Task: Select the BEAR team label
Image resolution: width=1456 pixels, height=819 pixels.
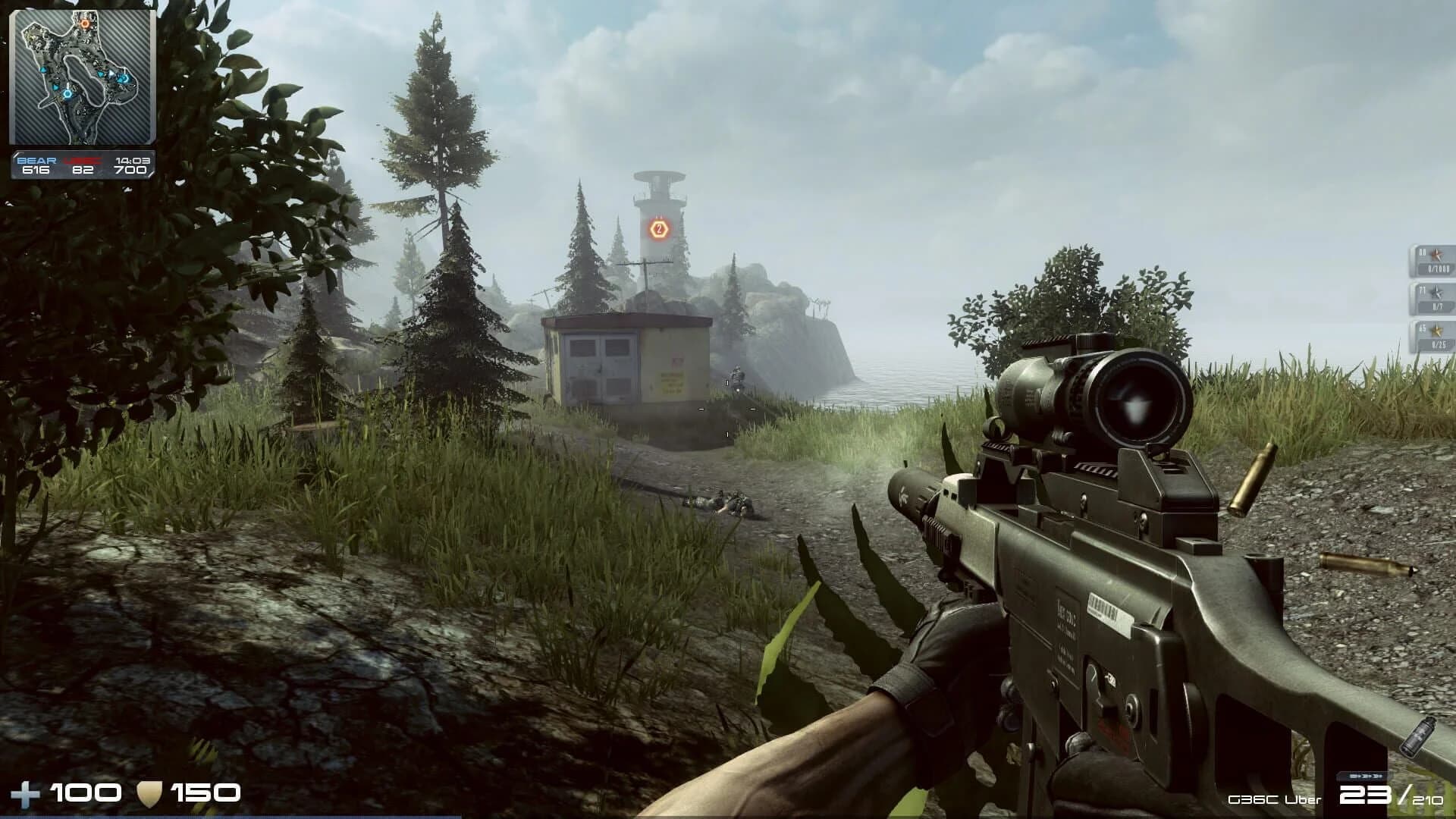Action: coord(36,160)
